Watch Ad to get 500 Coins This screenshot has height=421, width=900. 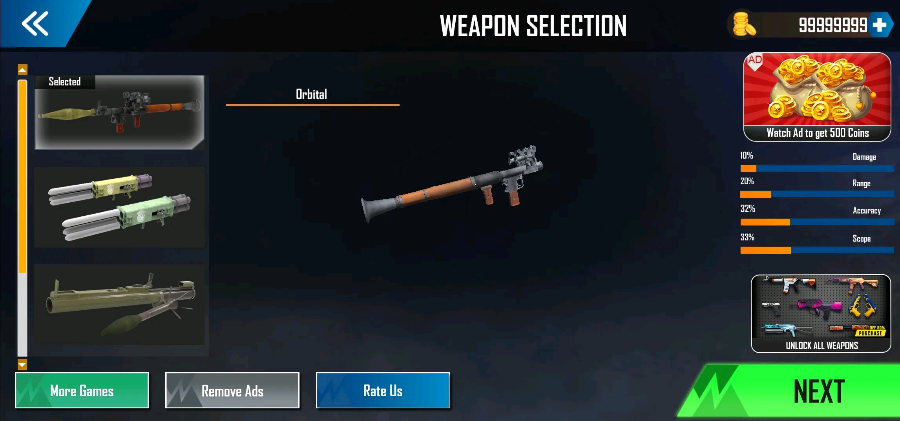click(x=817, y=96)
